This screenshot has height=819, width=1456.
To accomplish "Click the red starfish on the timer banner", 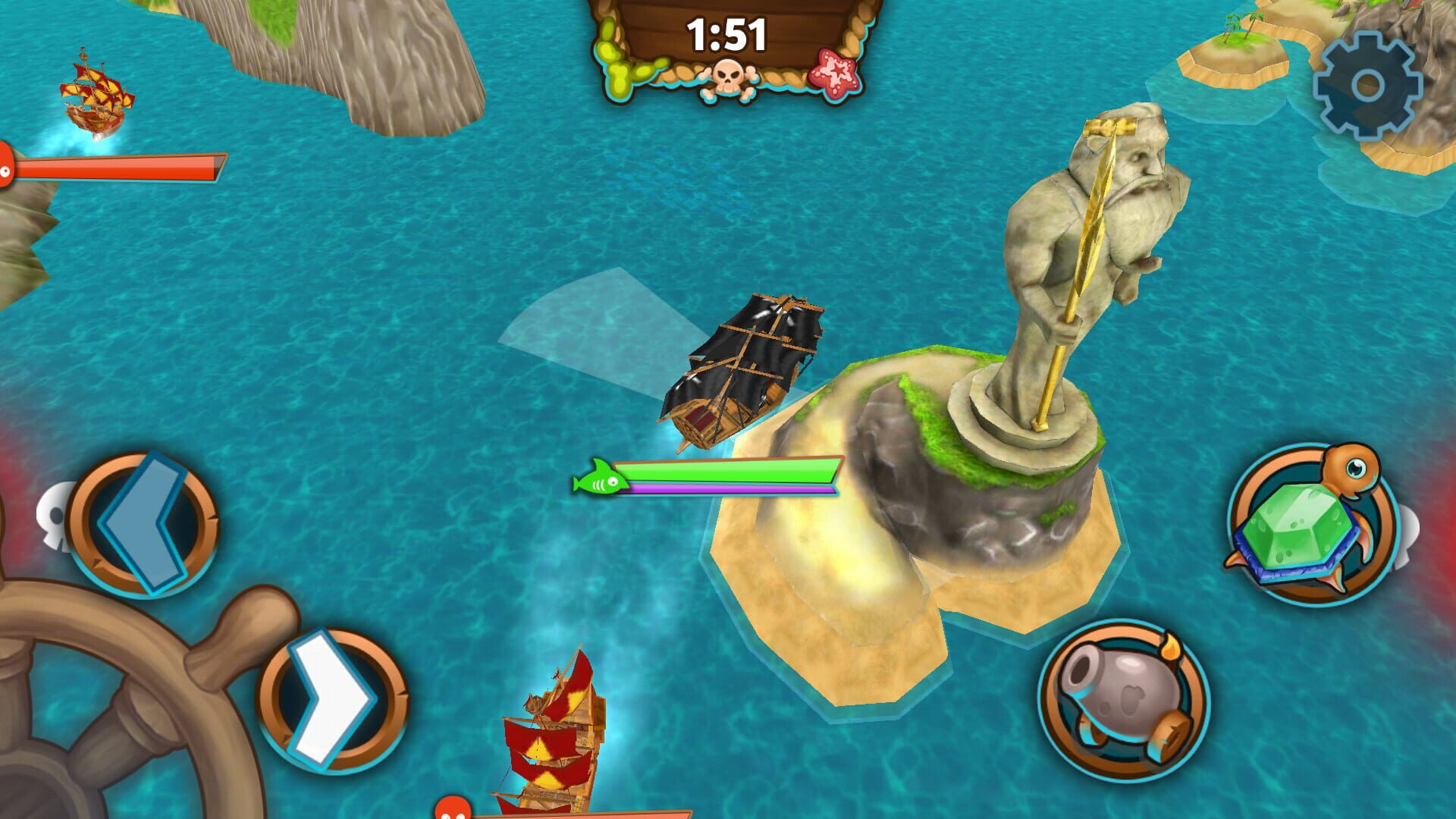I will pos(834,72).
